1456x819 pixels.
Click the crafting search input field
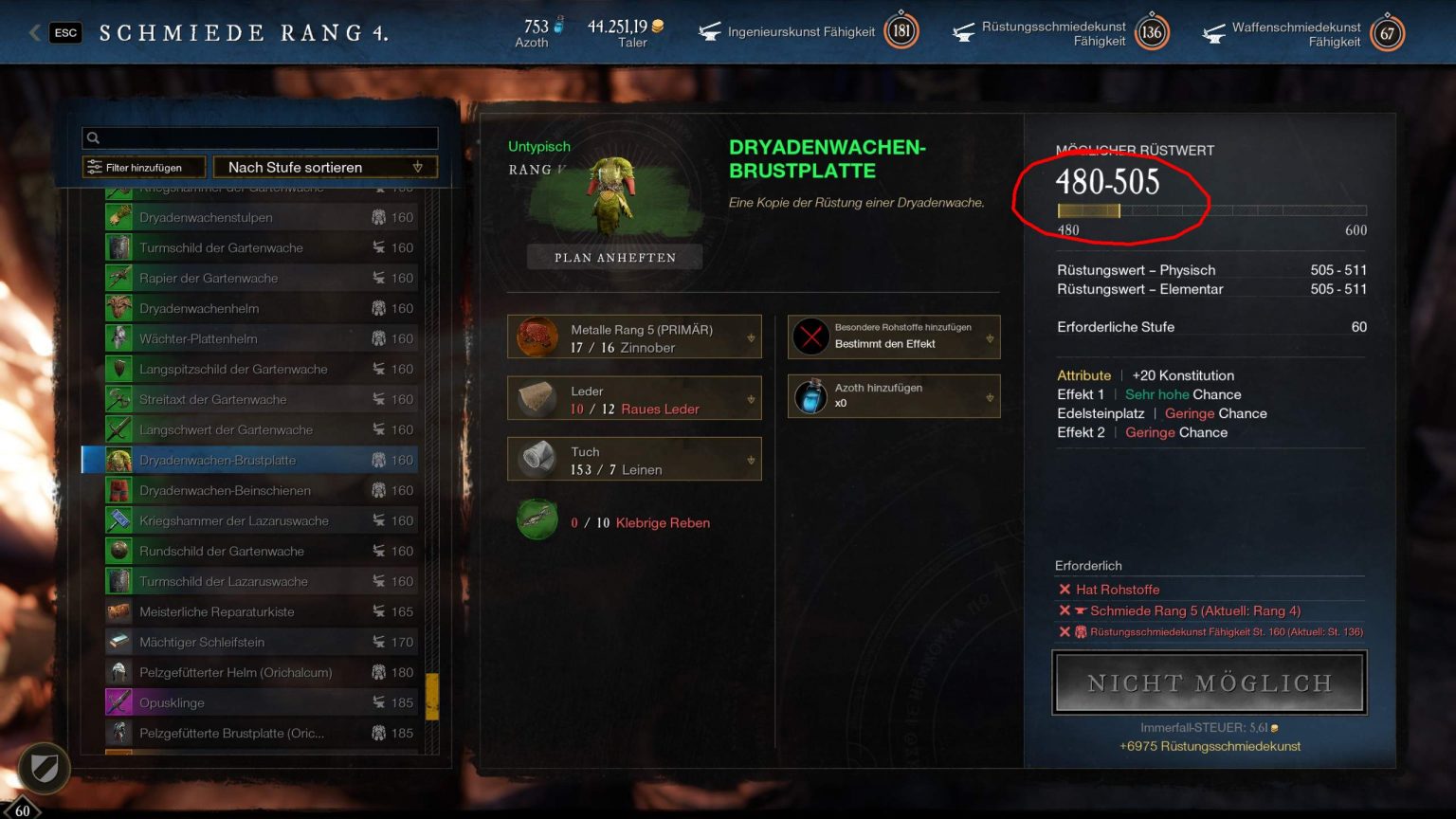pyautogui.click(x=260, y=137)
